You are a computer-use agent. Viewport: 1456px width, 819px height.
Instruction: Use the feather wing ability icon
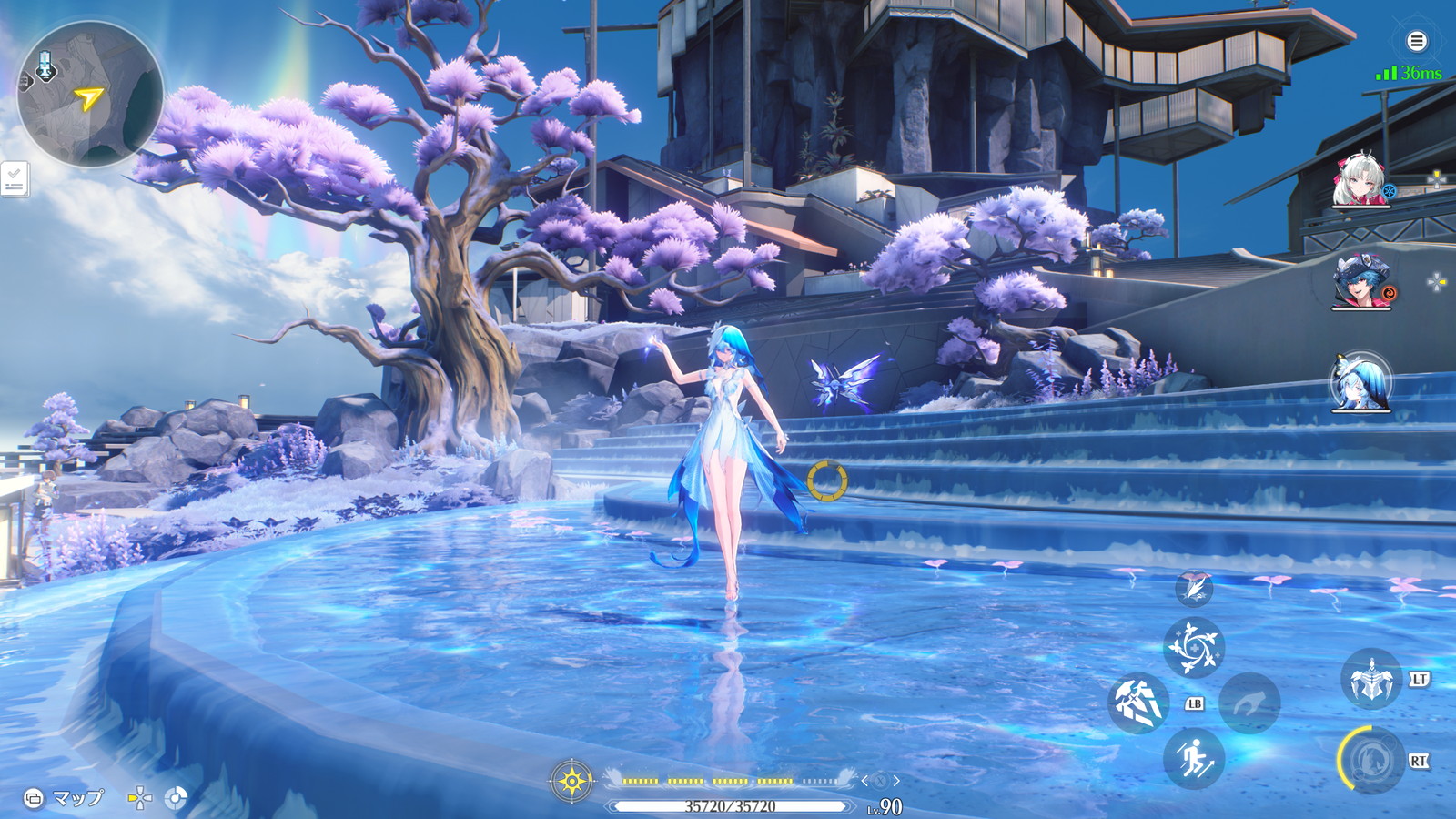point(1194,588)
